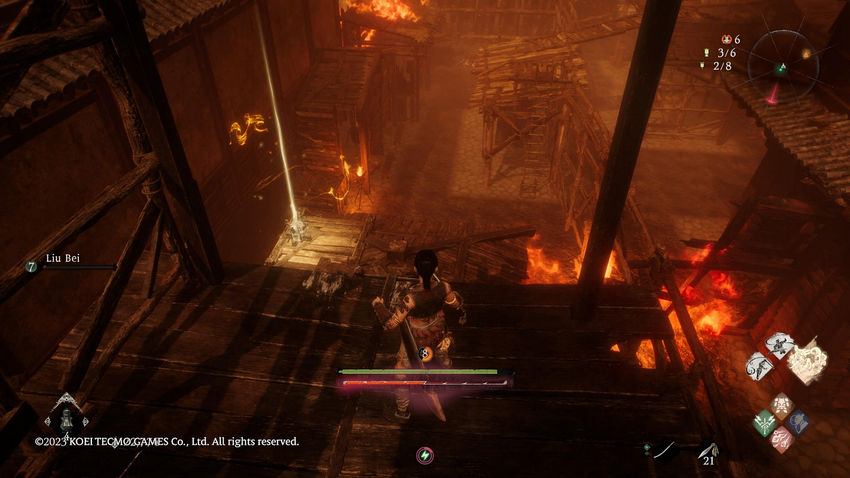Select the lower-left white dragon wizardry icon
Image resolution: width=850 pixels, height=478 pixels.
click(760, 365)
